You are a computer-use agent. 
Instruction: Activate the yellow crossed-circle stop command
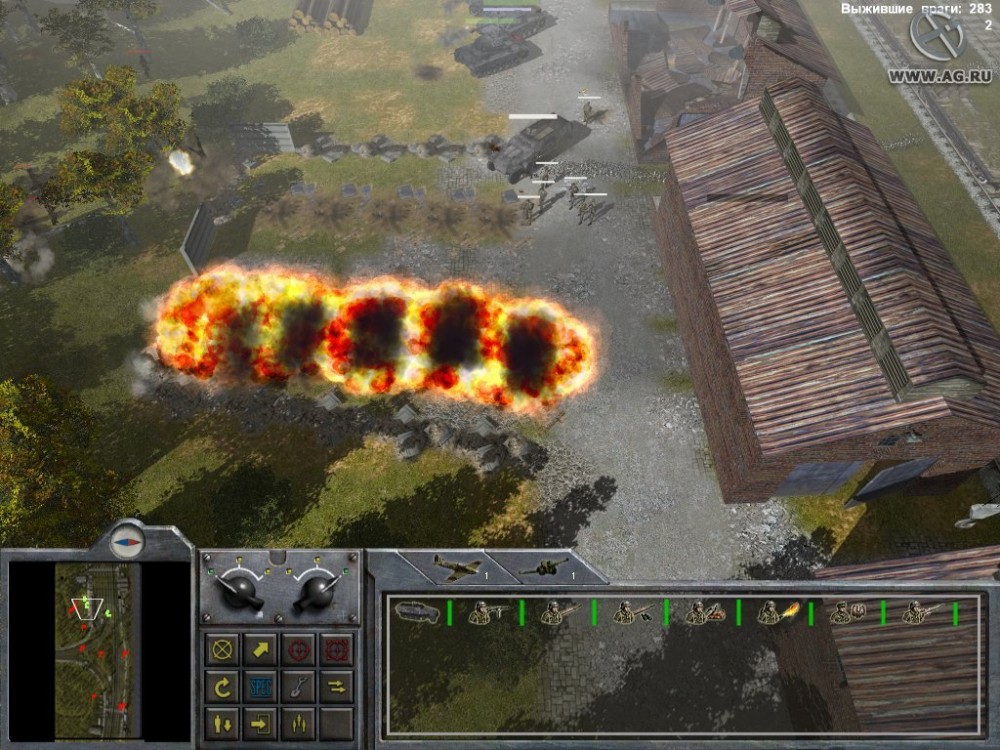point(222,649)
